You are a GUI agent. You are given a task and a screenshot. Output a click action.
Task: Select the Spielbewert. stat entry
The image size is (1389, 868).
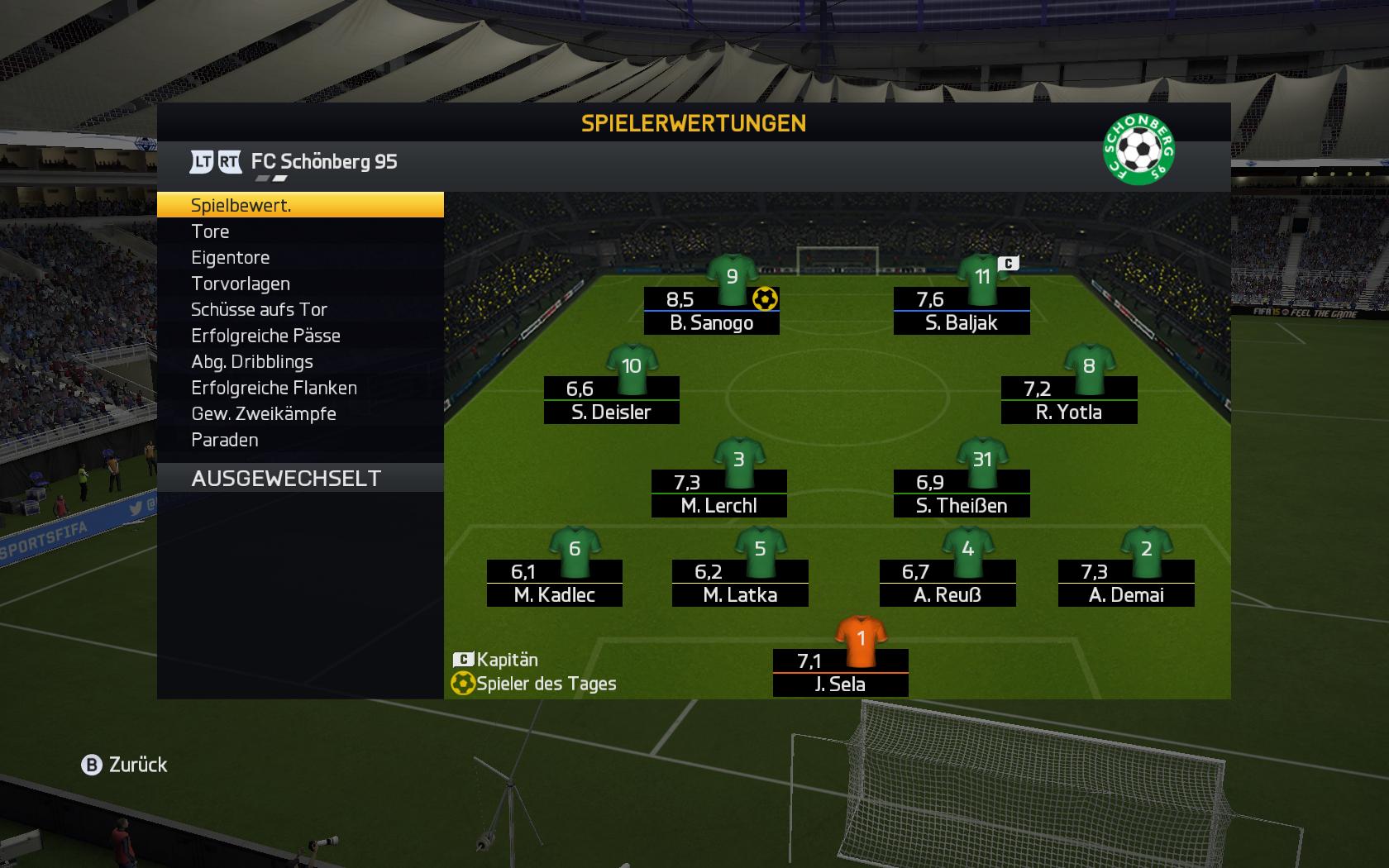pyautogui.click(x=299, y=205)
